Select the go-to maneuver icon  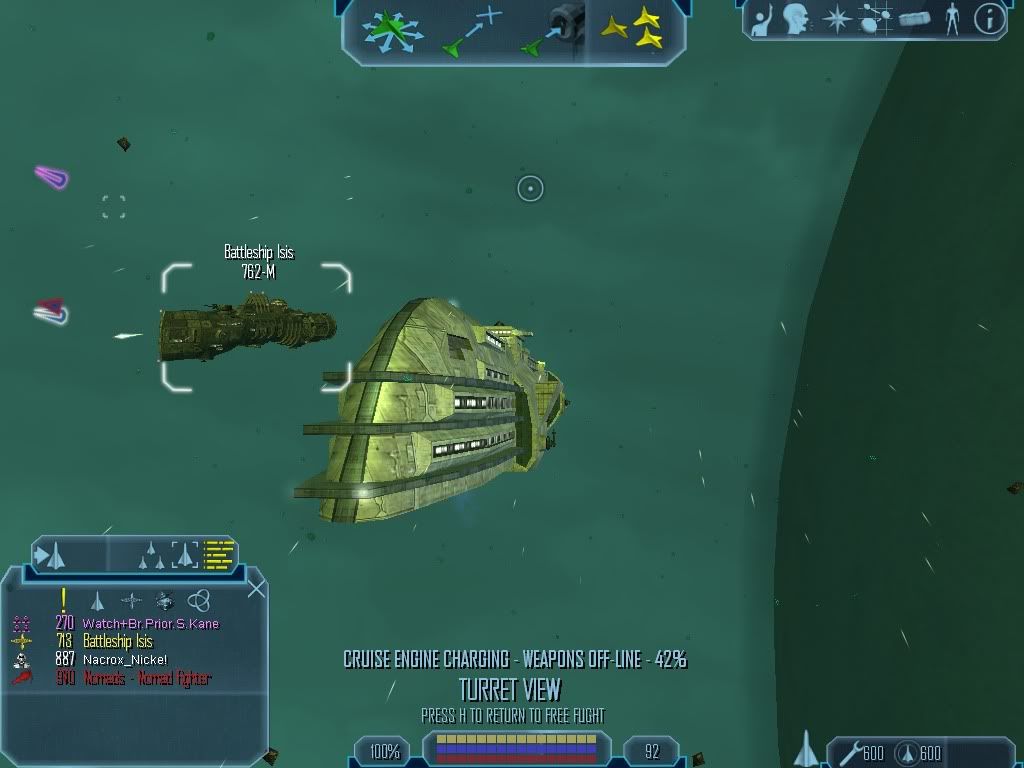coord(470,30)
